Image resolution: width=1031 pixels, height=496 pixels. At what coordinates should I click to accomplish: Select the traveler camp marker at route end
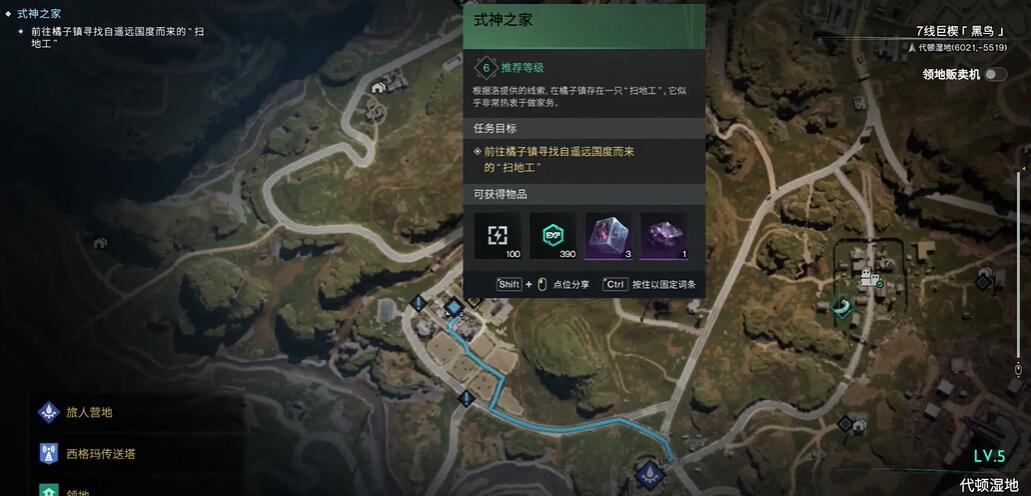click(x=649, y=472)
